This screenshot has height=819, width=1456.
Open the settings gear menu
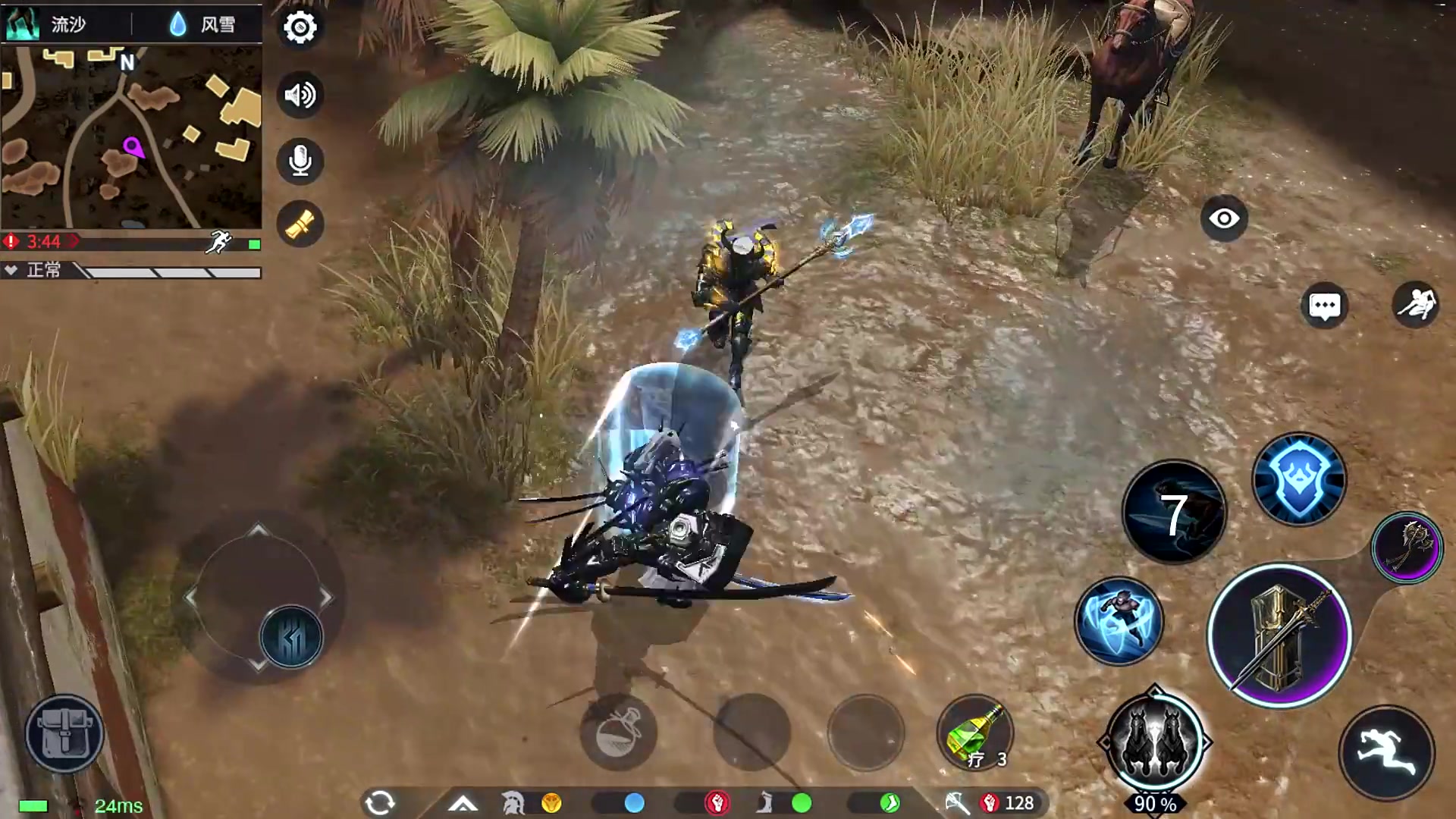[300, 28]
